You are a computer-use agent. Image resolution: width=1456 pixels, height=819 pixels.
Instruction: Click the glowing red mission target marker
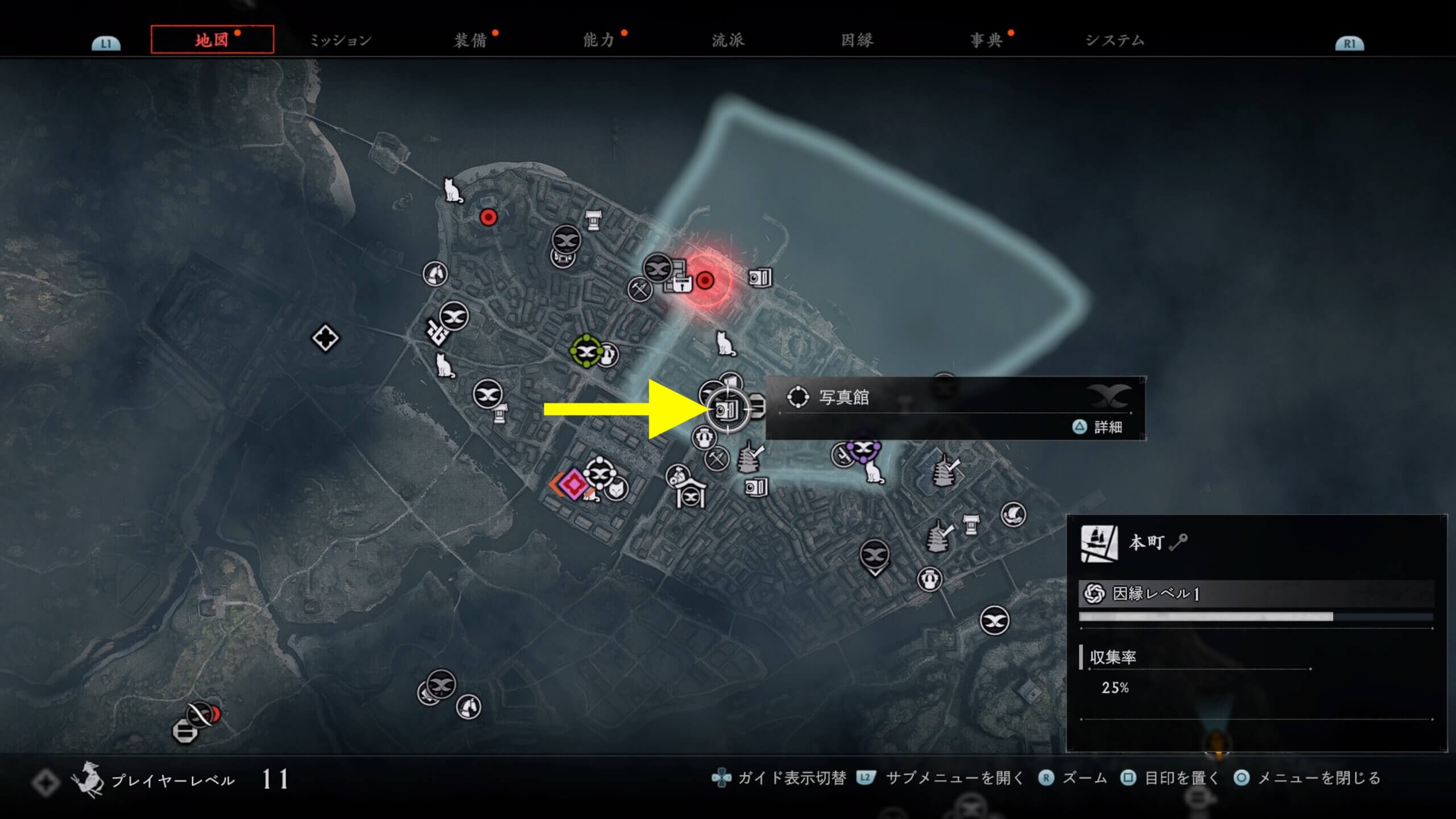(705, 280)
